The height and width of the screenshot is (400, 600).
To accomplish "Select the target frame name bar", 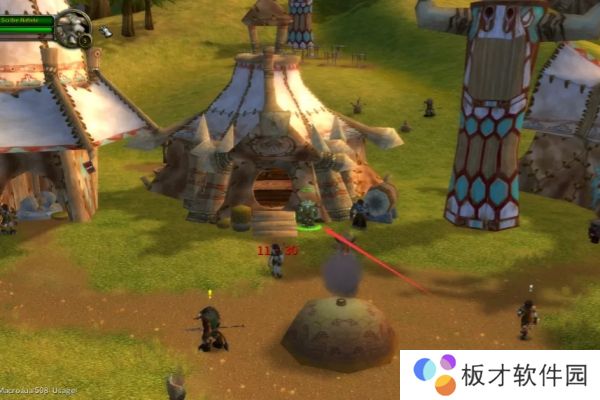I will (26, 19).
